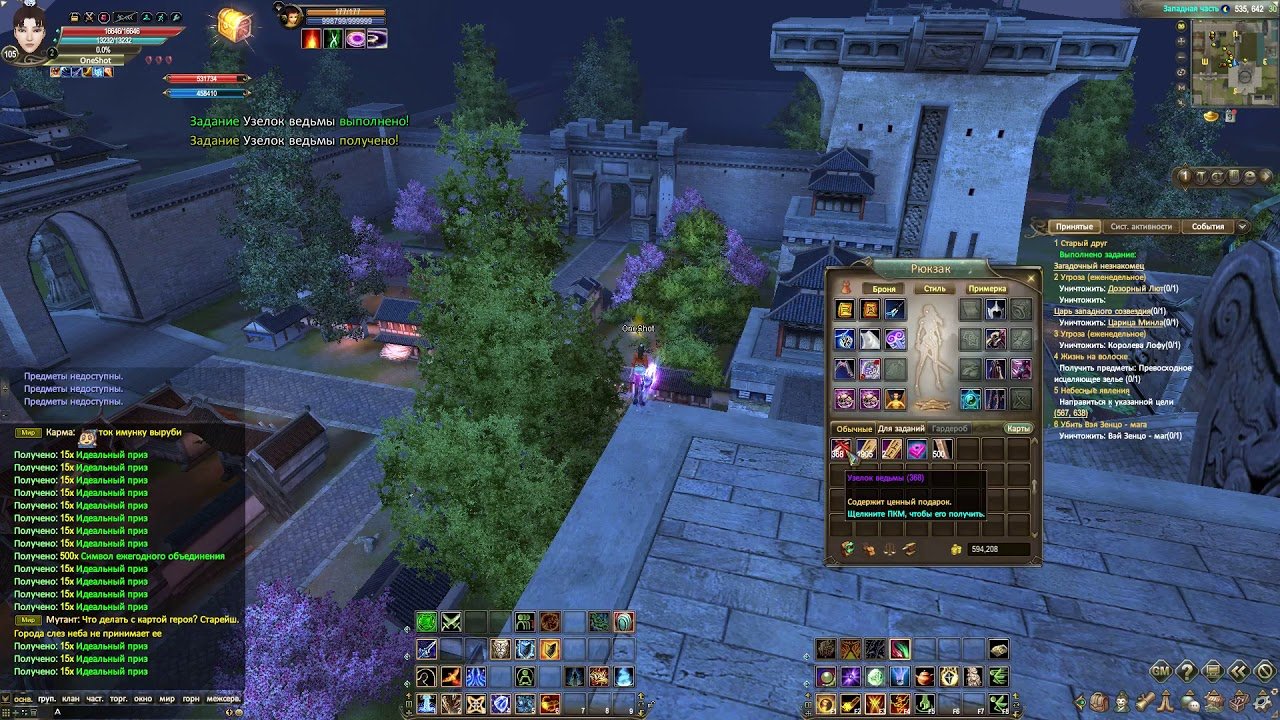The width and height of the screenshot is (1280, 720).
Task: Click the Карты button
Action: (1018, 429)
